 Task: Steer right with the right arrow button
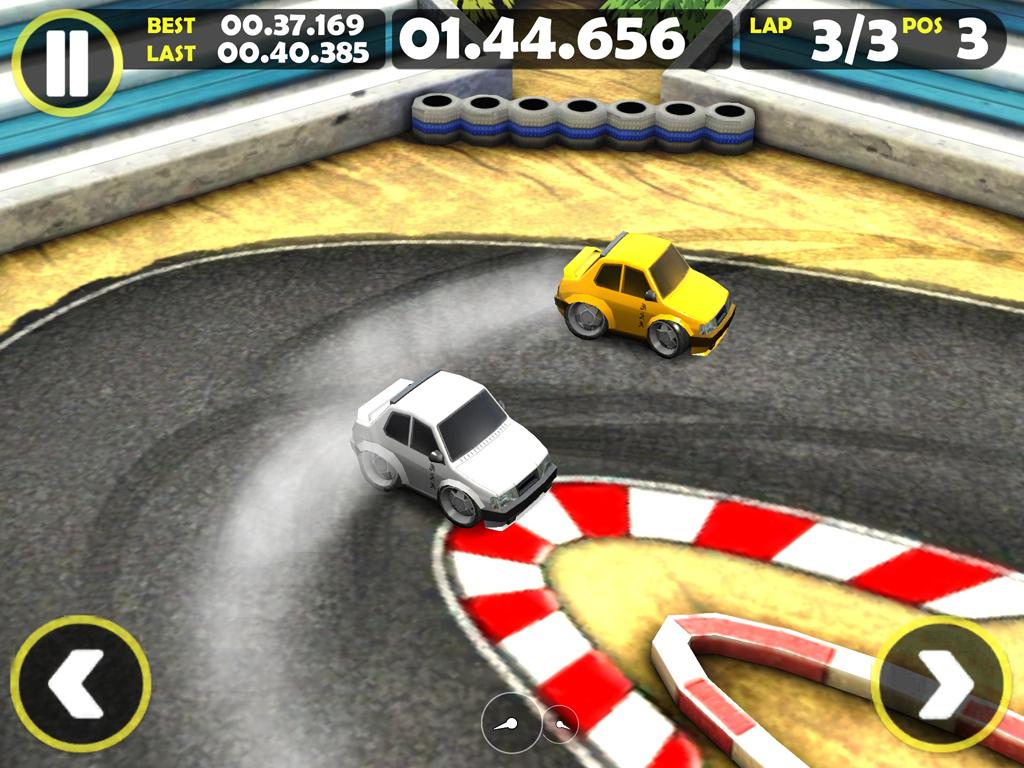(942, 685)
